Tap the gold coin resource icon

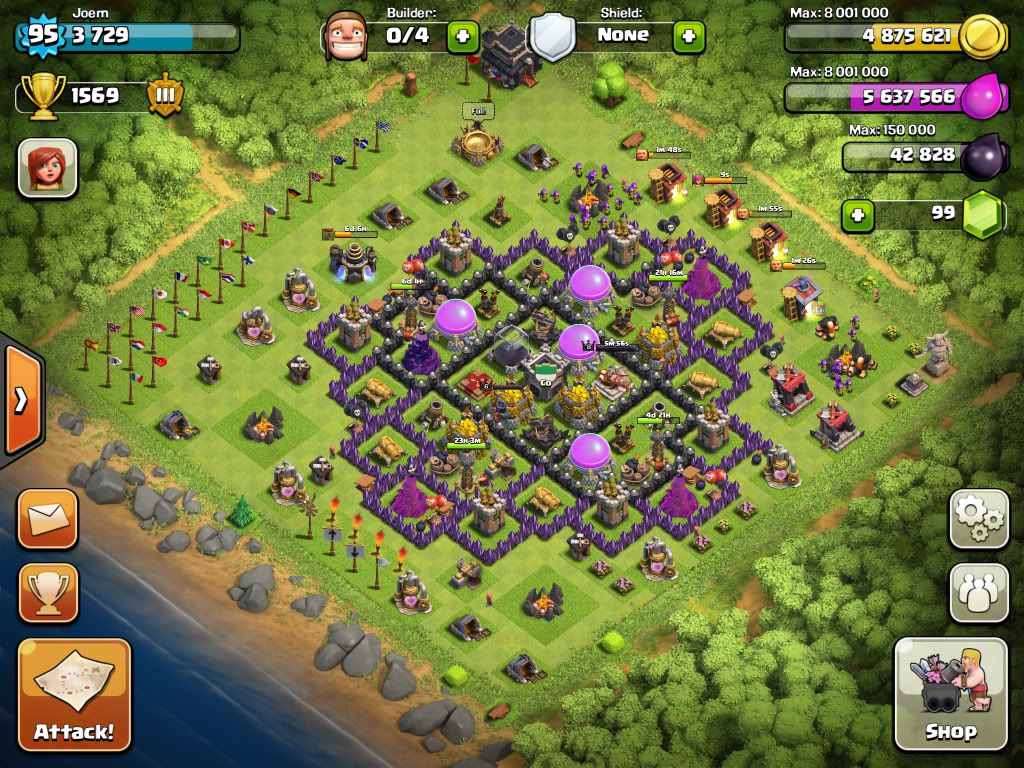pyautogui.click(x=982, y=37)
